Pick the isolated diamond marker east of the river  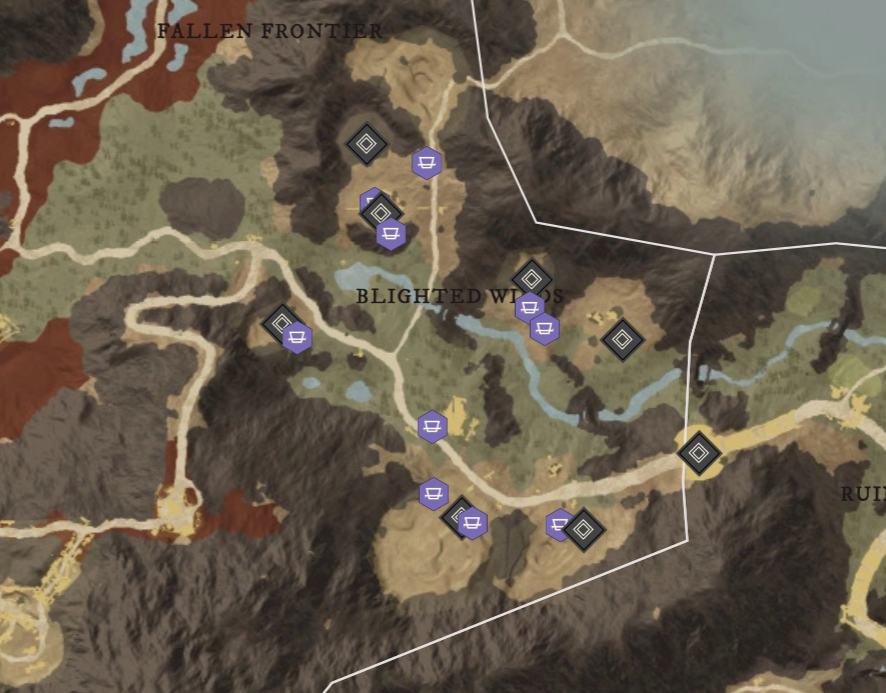623,339
